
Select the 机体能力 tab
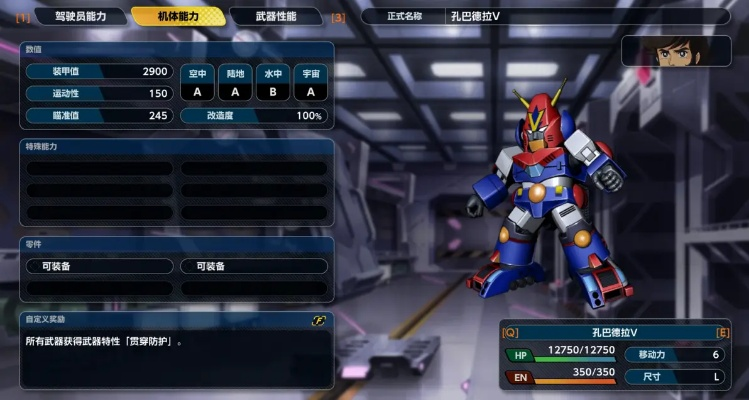176,16
